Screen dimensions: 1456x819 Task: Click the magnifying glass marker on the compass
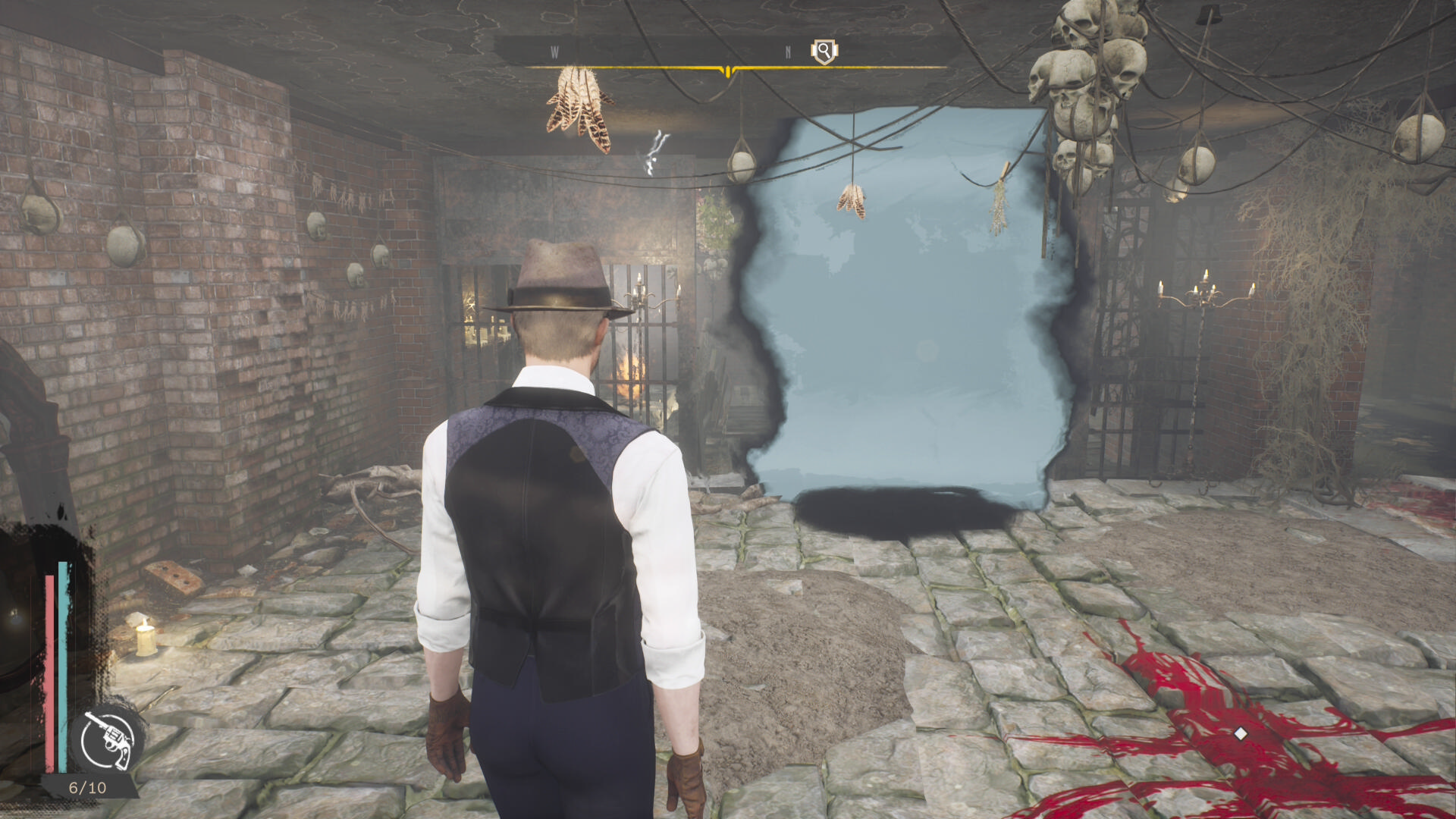point(823,52)
